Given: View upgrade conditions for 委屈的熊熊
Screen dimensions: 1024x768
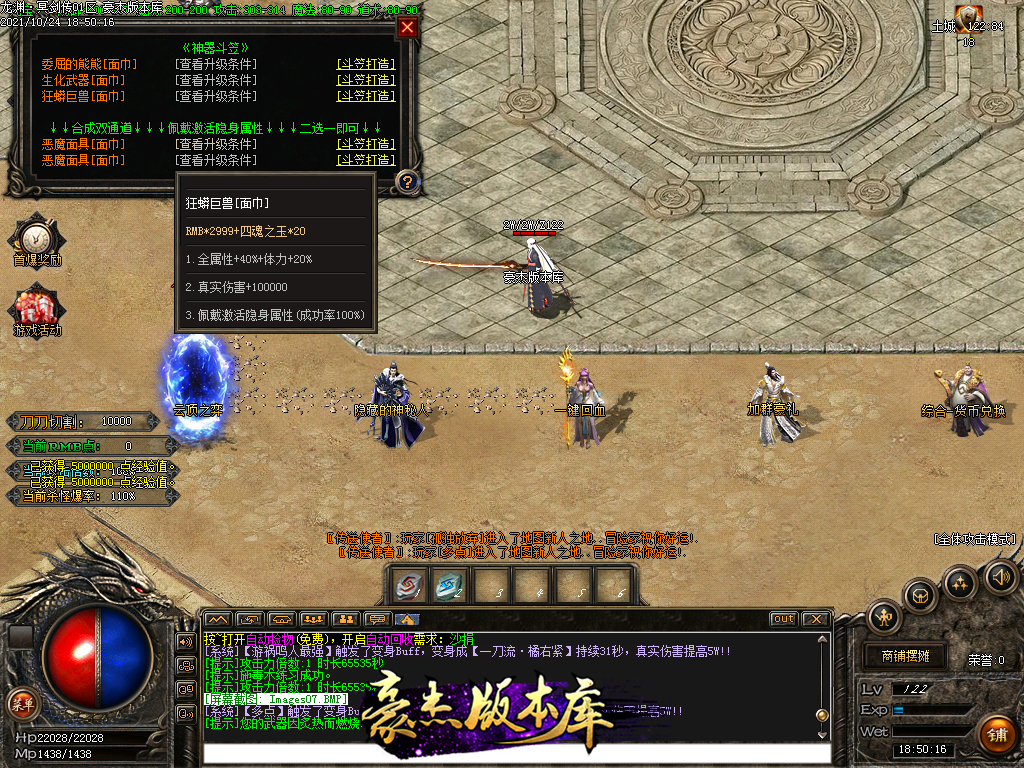Looking at the screenshot, I should point(215,64).
